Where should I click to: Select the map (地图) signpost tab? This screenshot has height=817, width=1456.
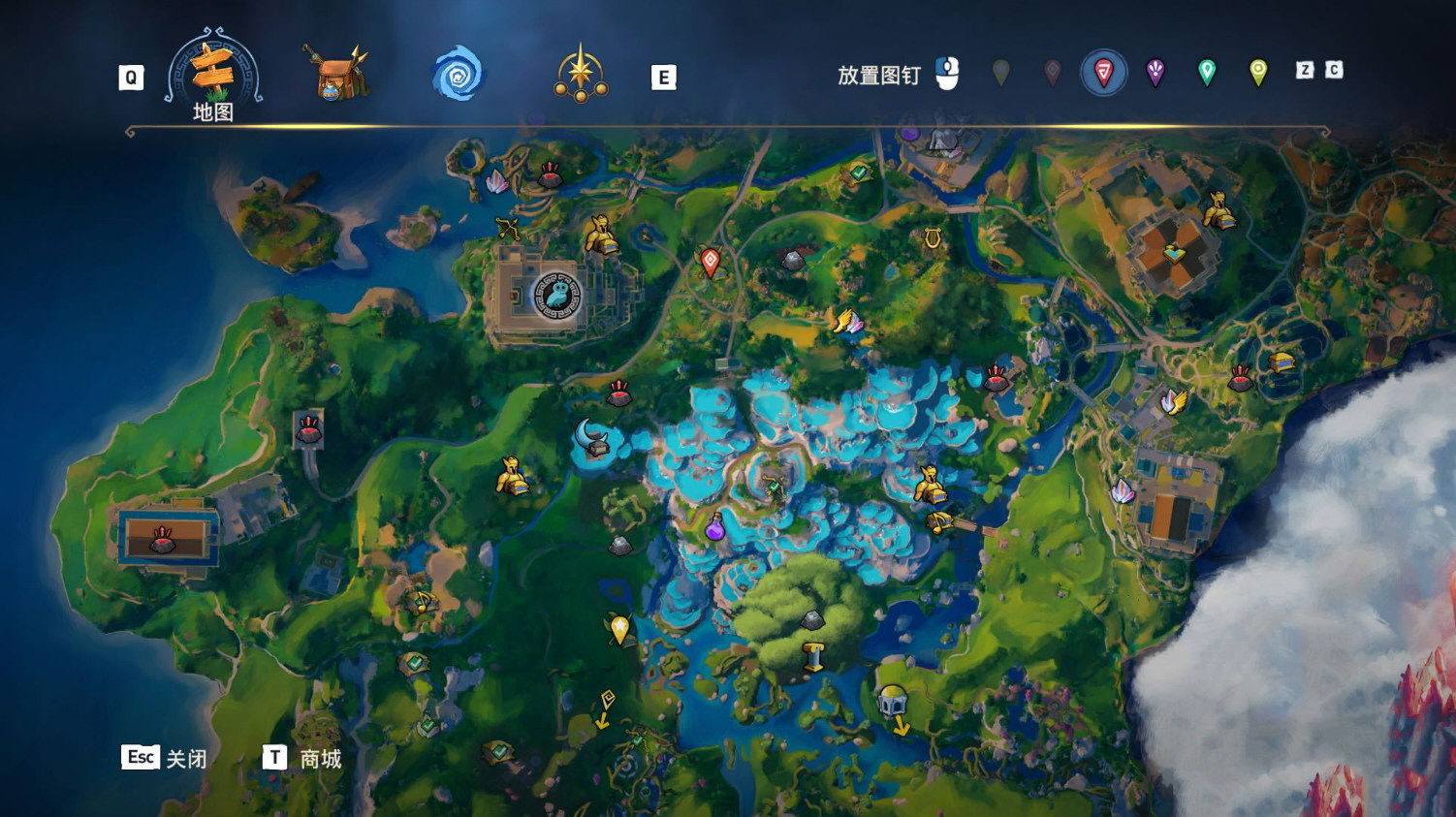pyautogui.click(x=212, y=74)
